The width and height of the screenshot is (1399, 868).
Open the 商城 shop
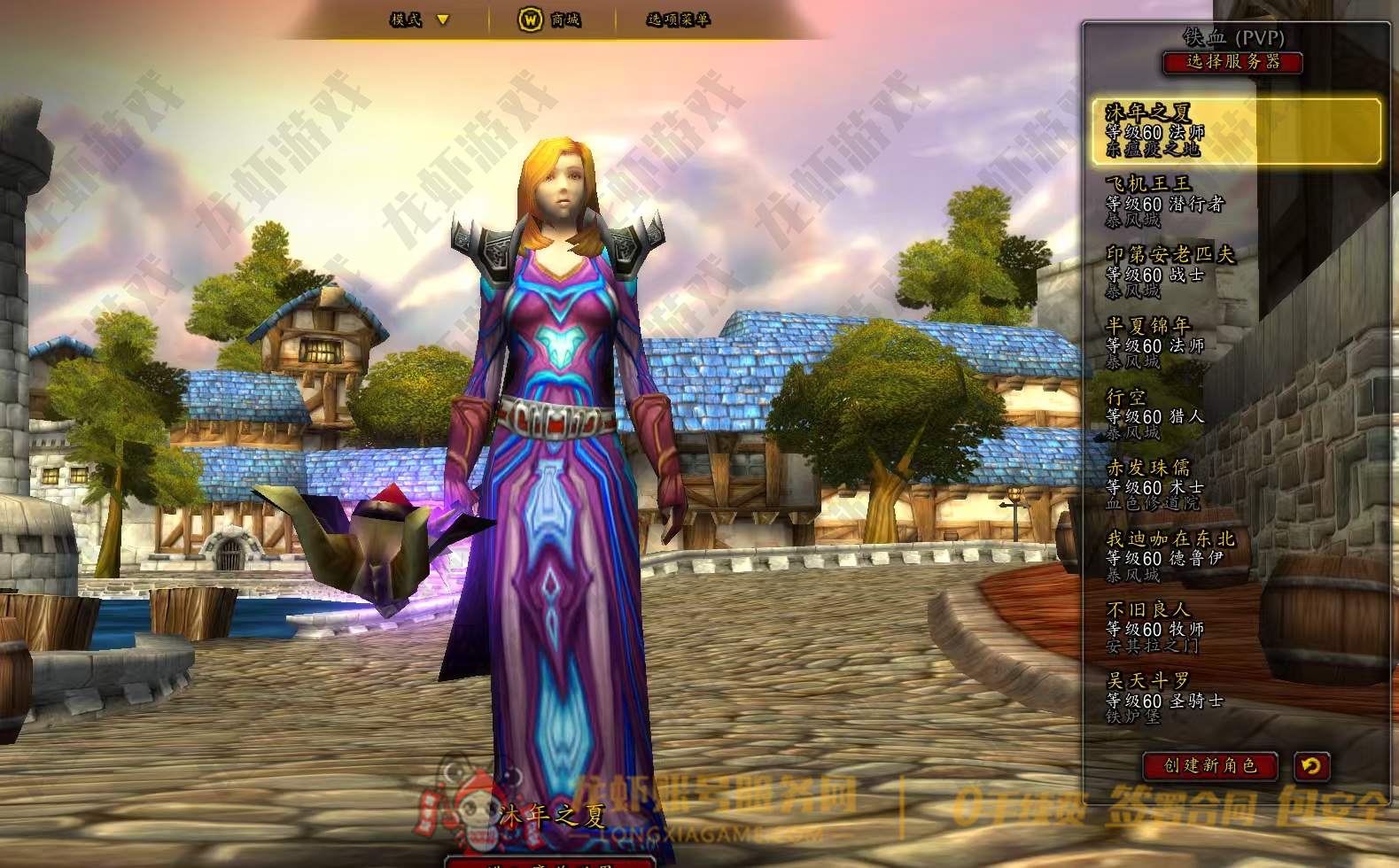click(x=549, y=19)
